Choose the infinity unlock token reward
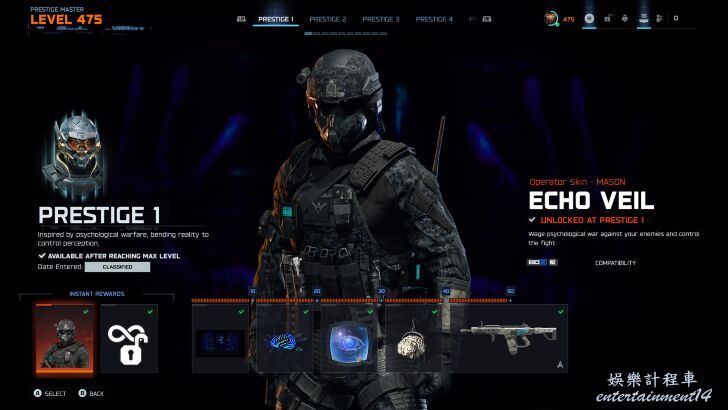 129,338
